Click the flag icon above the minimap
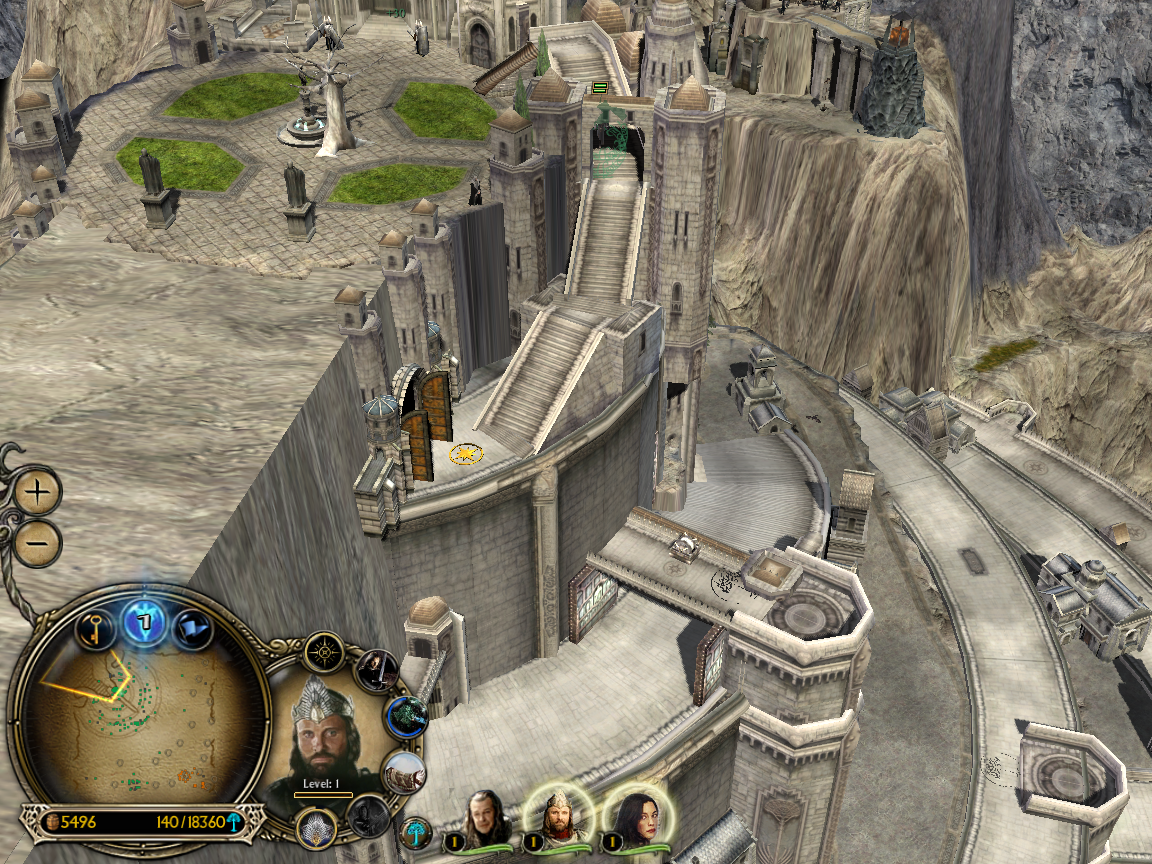 coord(190,629)
